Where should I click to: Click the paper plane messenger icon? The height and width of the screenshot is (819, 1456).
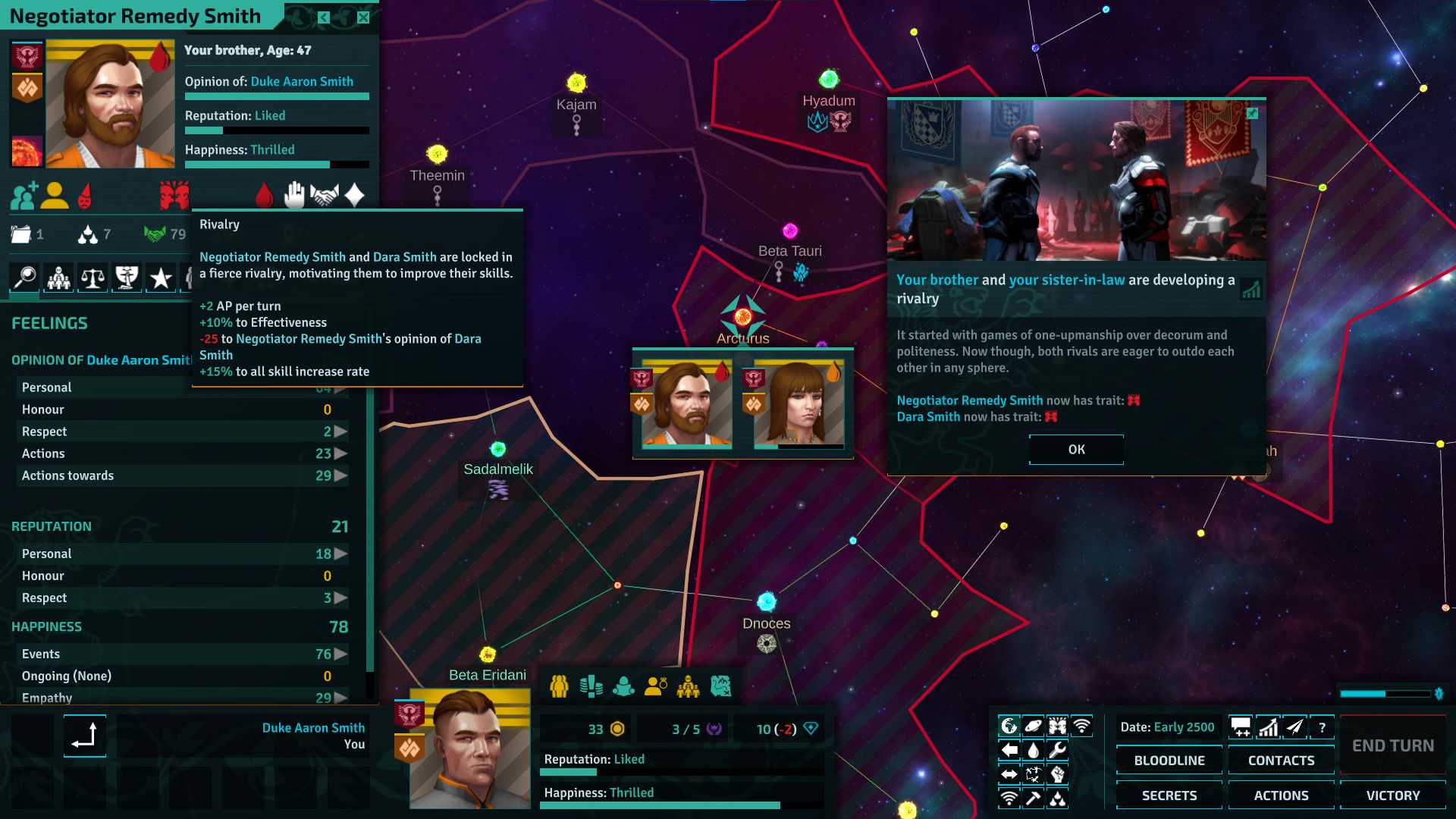coord(1294,728)
